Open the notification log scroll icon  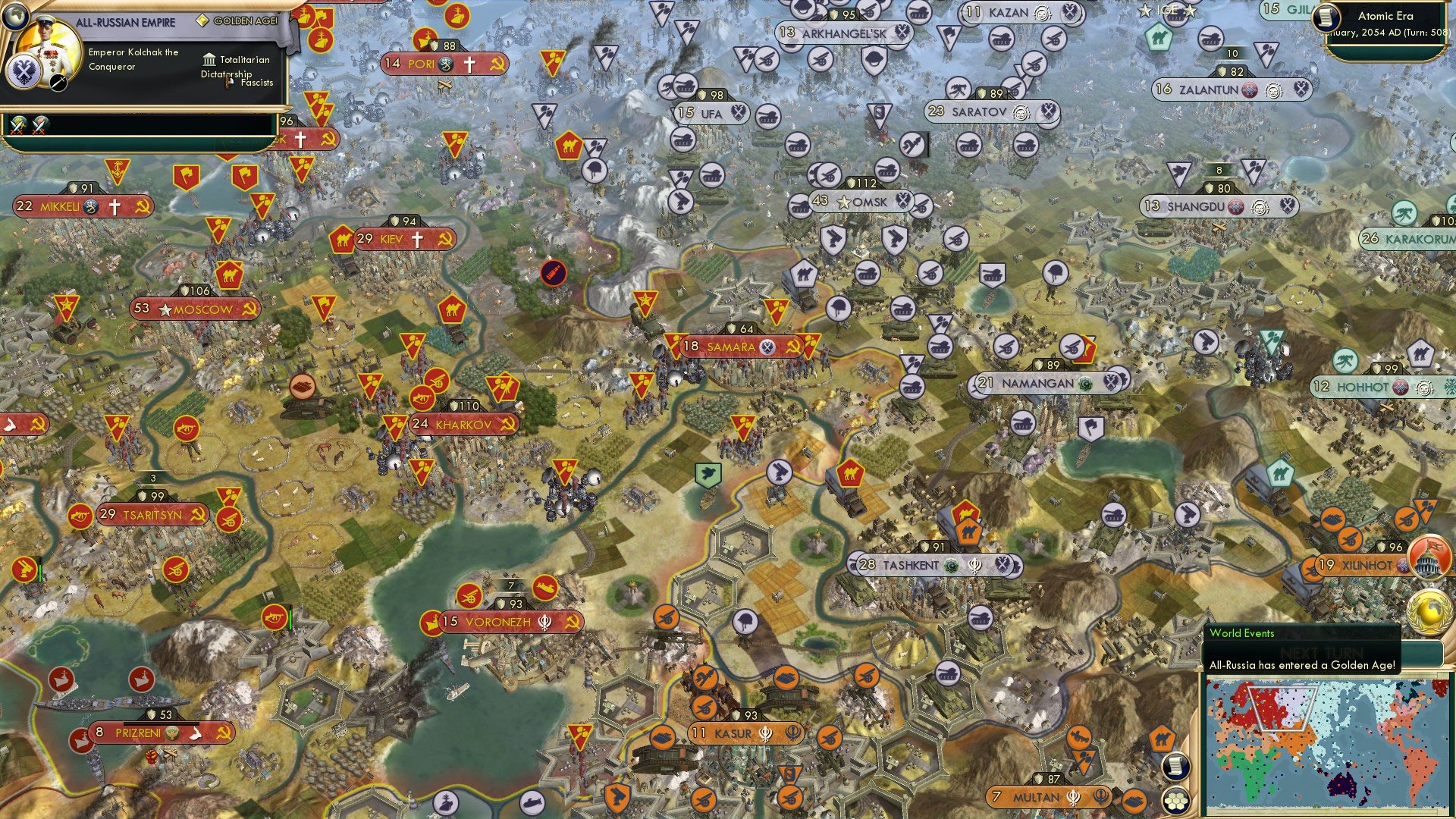[1176, 767]
